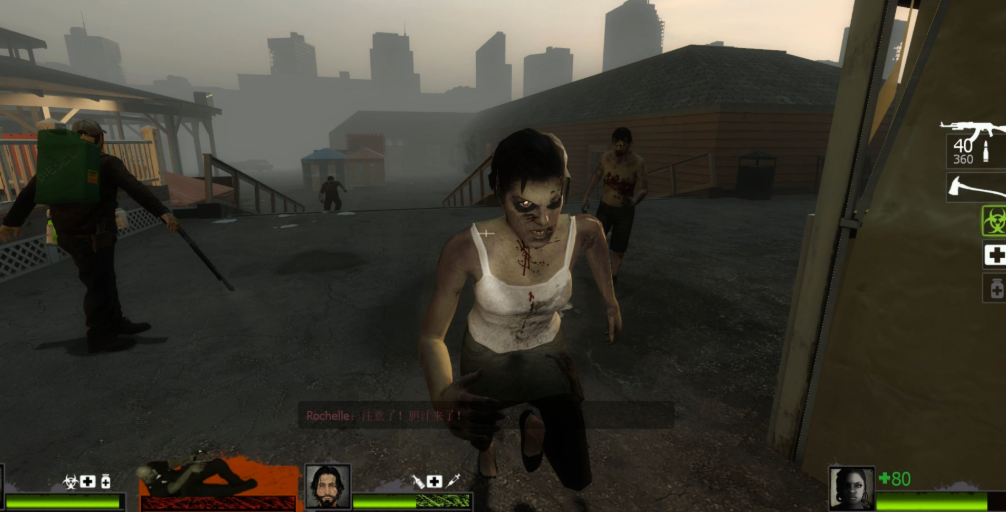Viewport: 1006px width, 512px height.
Task: Select the first aid kit slot
Action: (x=994, y=255)
